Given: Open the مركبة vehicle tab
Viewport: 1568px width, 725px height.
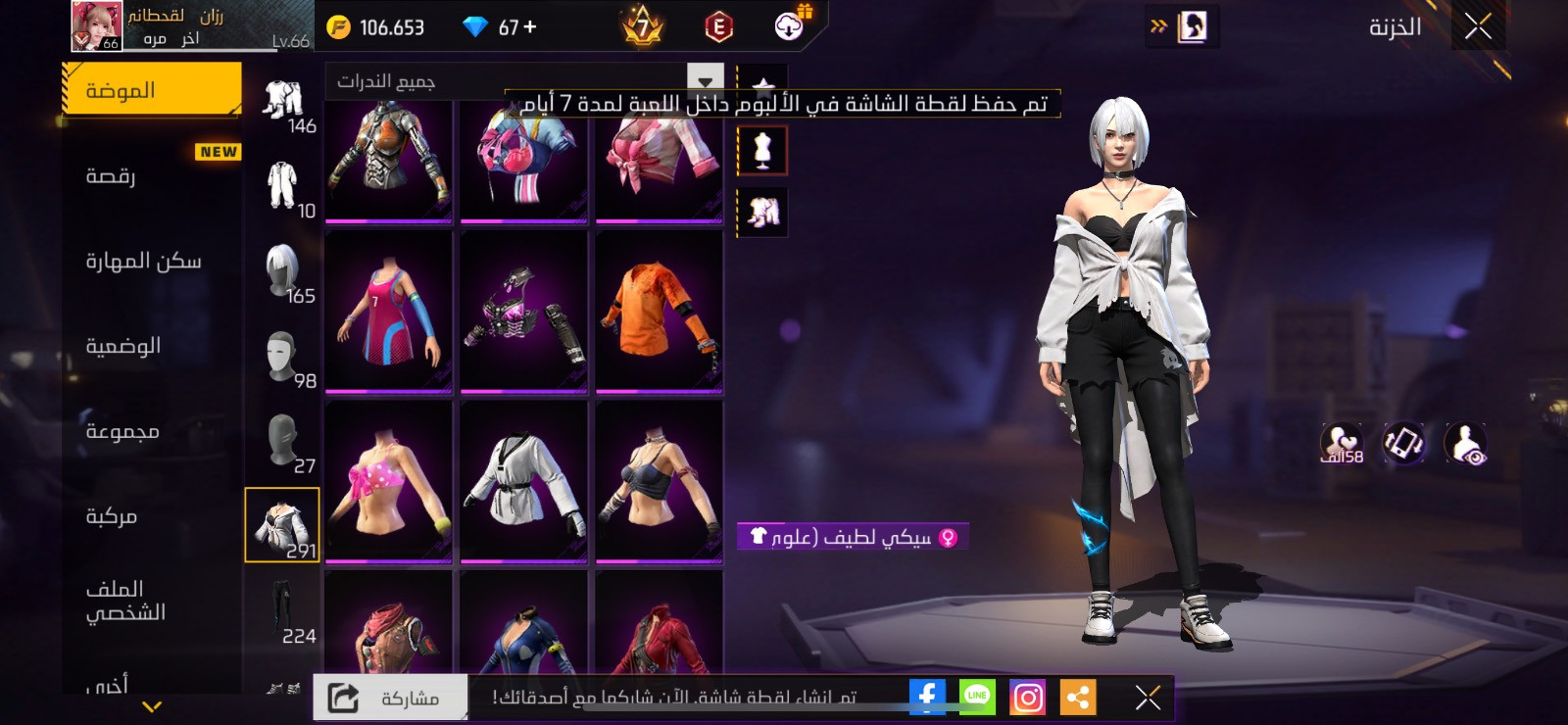Looking at the screenshot, I should [x=152, y=516].
